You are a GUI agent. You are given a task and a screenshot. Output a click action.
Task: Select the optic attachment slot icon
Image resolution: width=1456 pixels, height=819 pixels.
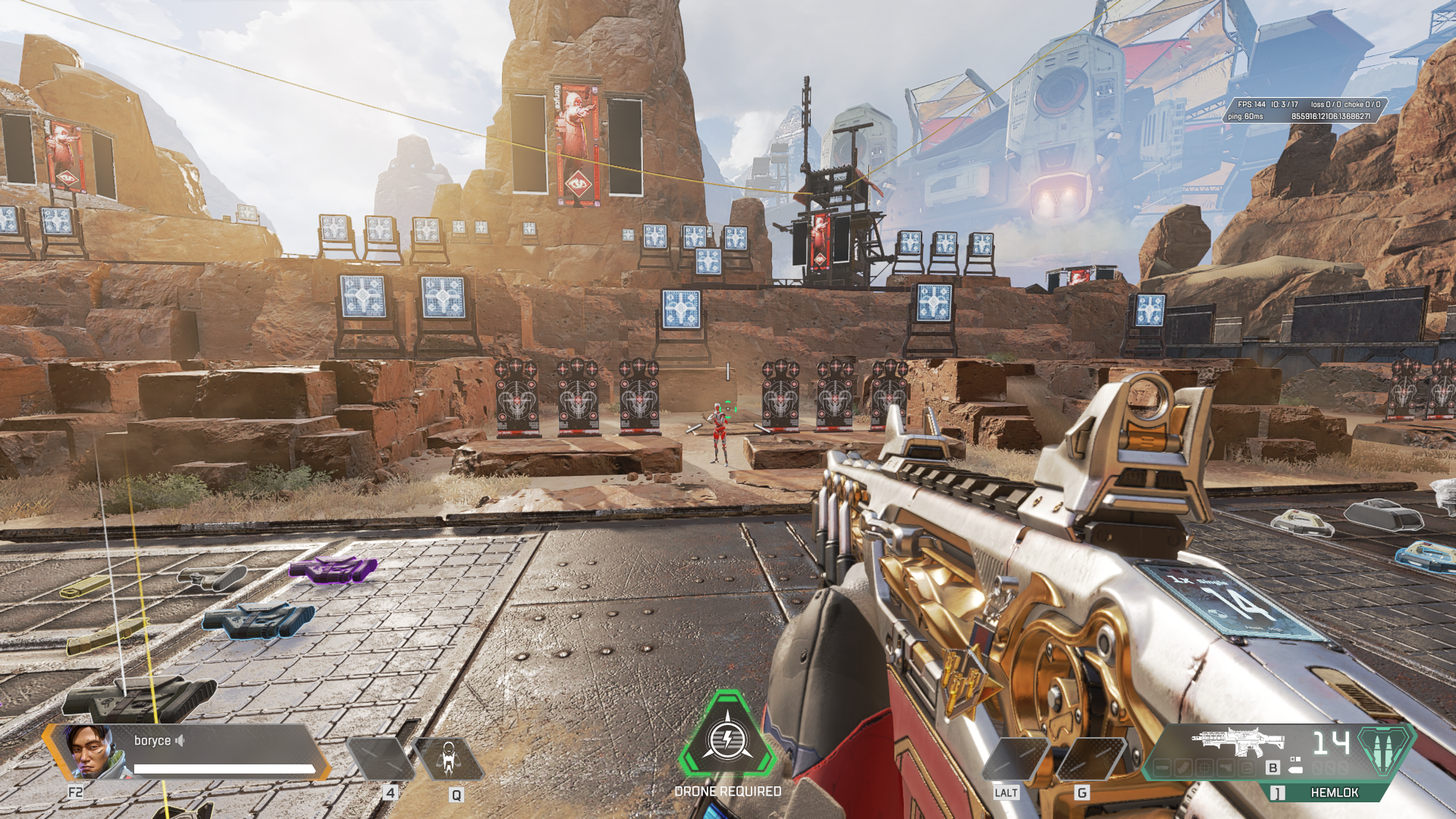click(1204, 768)
